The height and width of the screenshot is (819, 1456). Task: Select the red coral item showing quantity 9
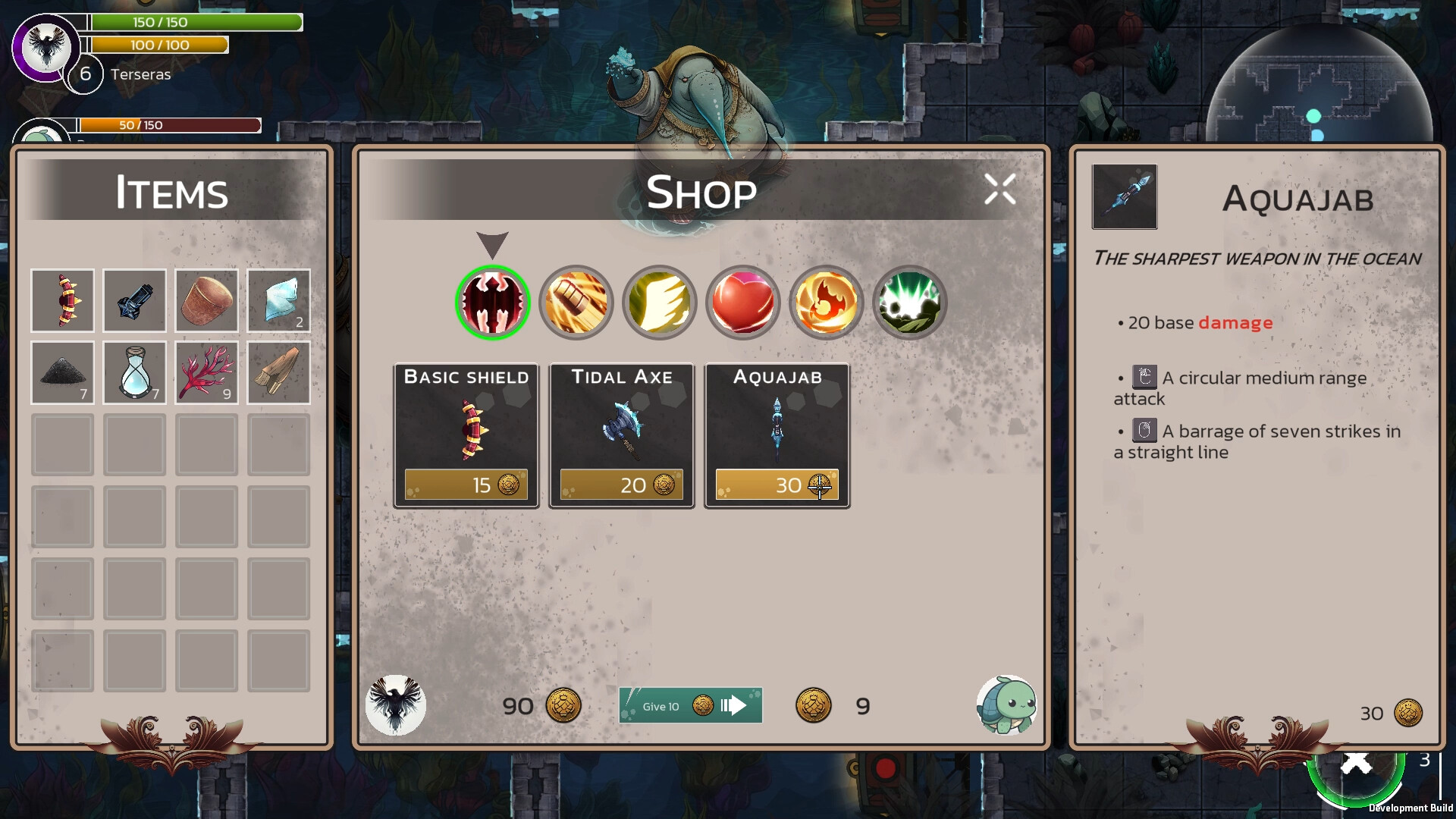click(206, 372)
